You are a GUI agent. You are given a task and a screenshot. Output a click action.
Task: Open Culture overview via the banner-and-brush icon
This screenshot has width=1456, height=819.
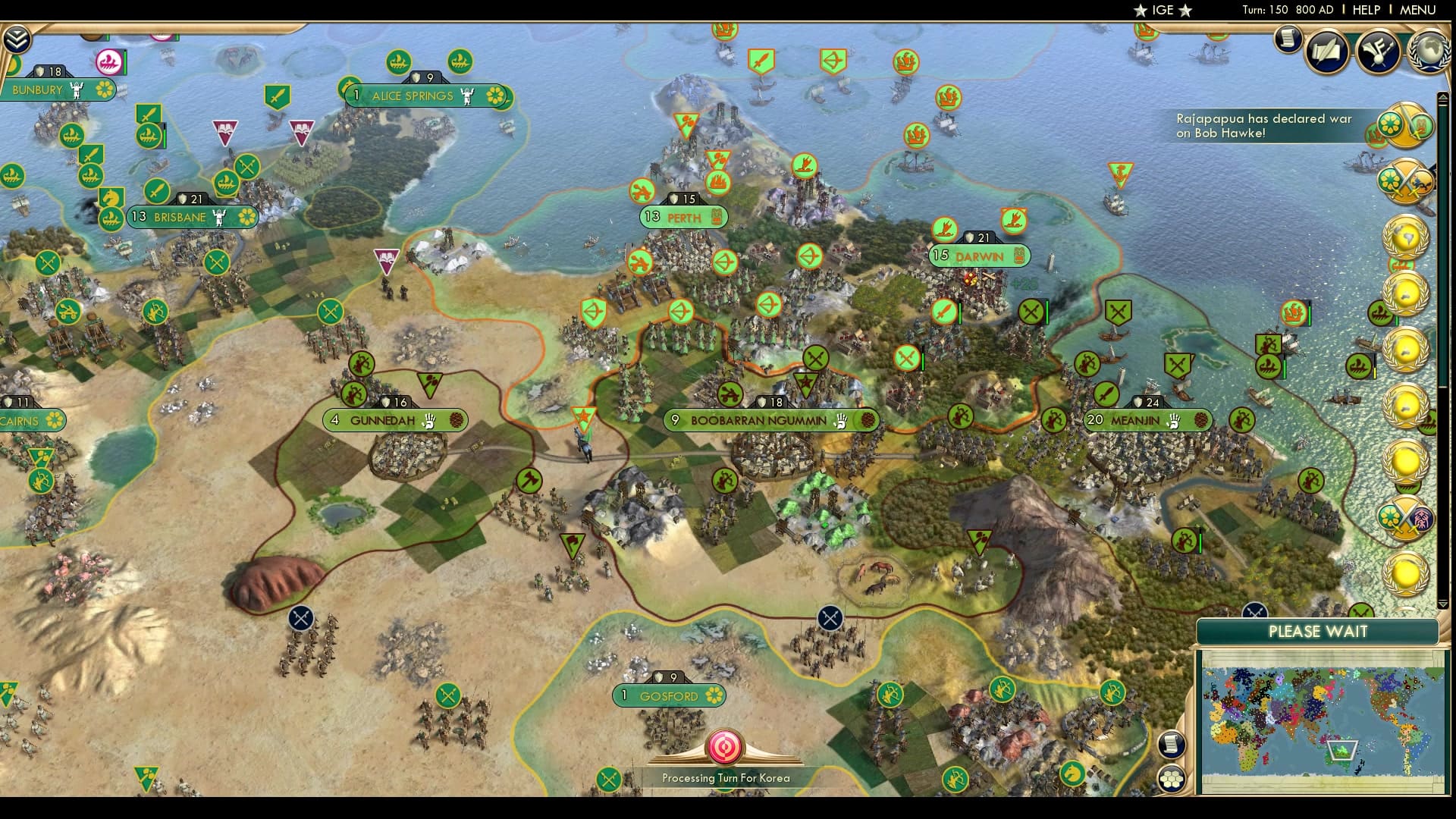1379,52
